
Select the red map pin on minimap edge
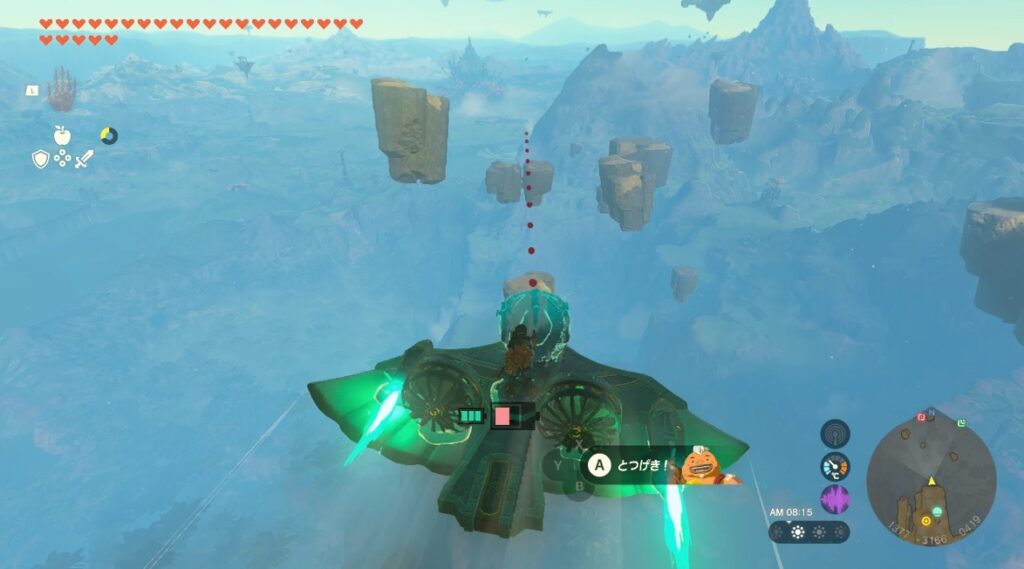pyautogui.click(x=921, y=416)
